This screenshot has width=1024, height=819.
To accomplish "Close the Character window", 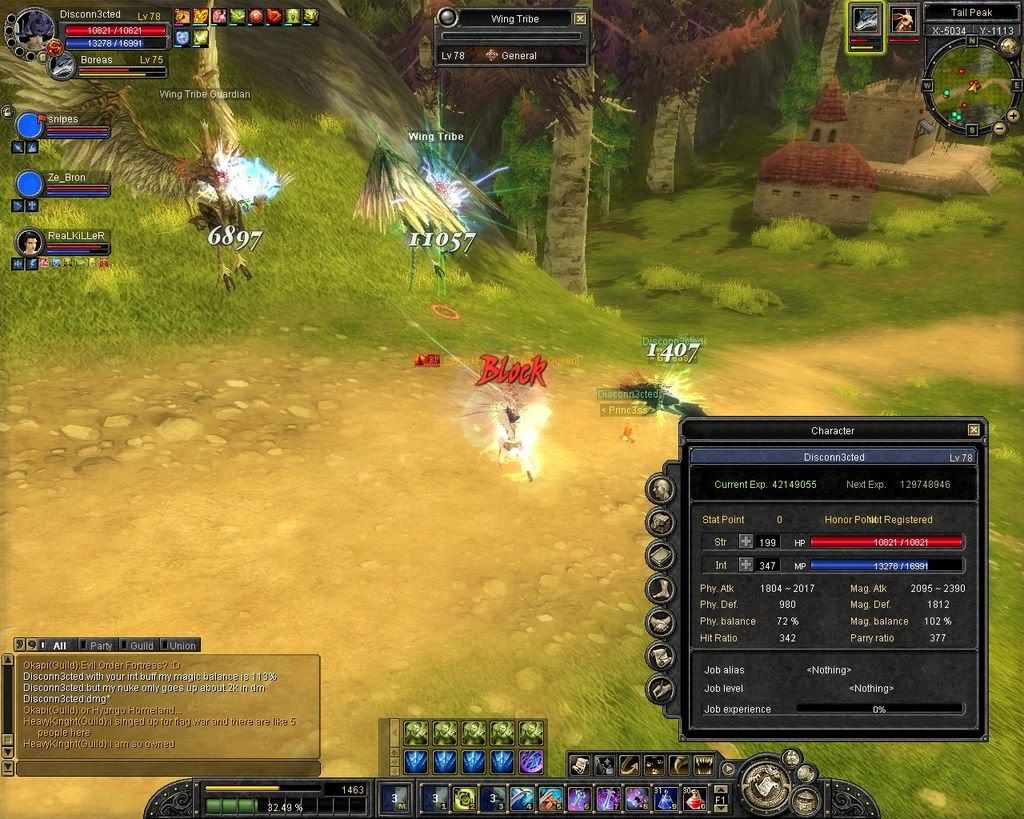I will (x=974, y=430).
